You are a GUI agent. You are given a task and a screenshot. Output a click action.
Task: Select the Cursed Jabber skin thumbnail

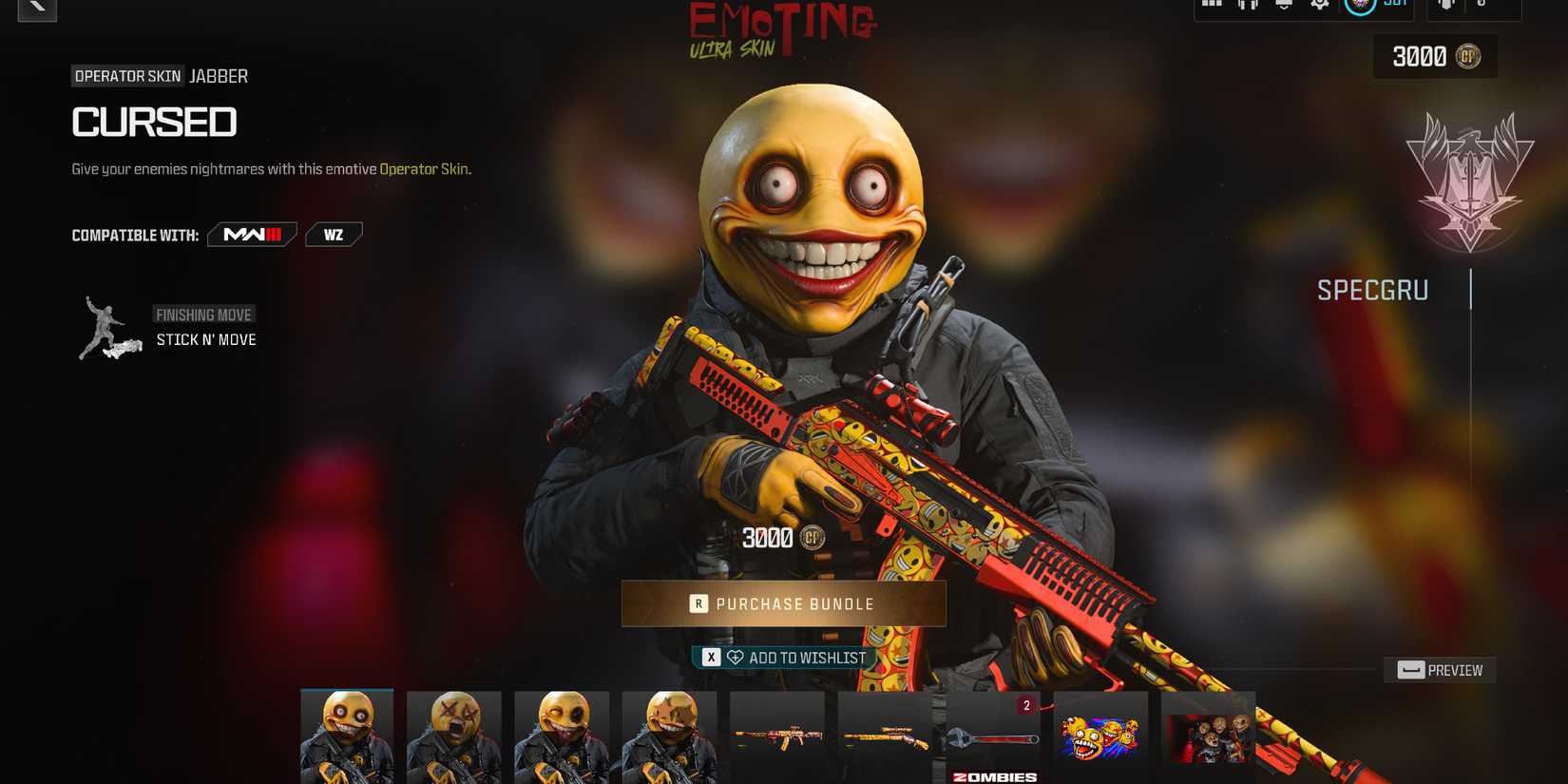(347, 736)
